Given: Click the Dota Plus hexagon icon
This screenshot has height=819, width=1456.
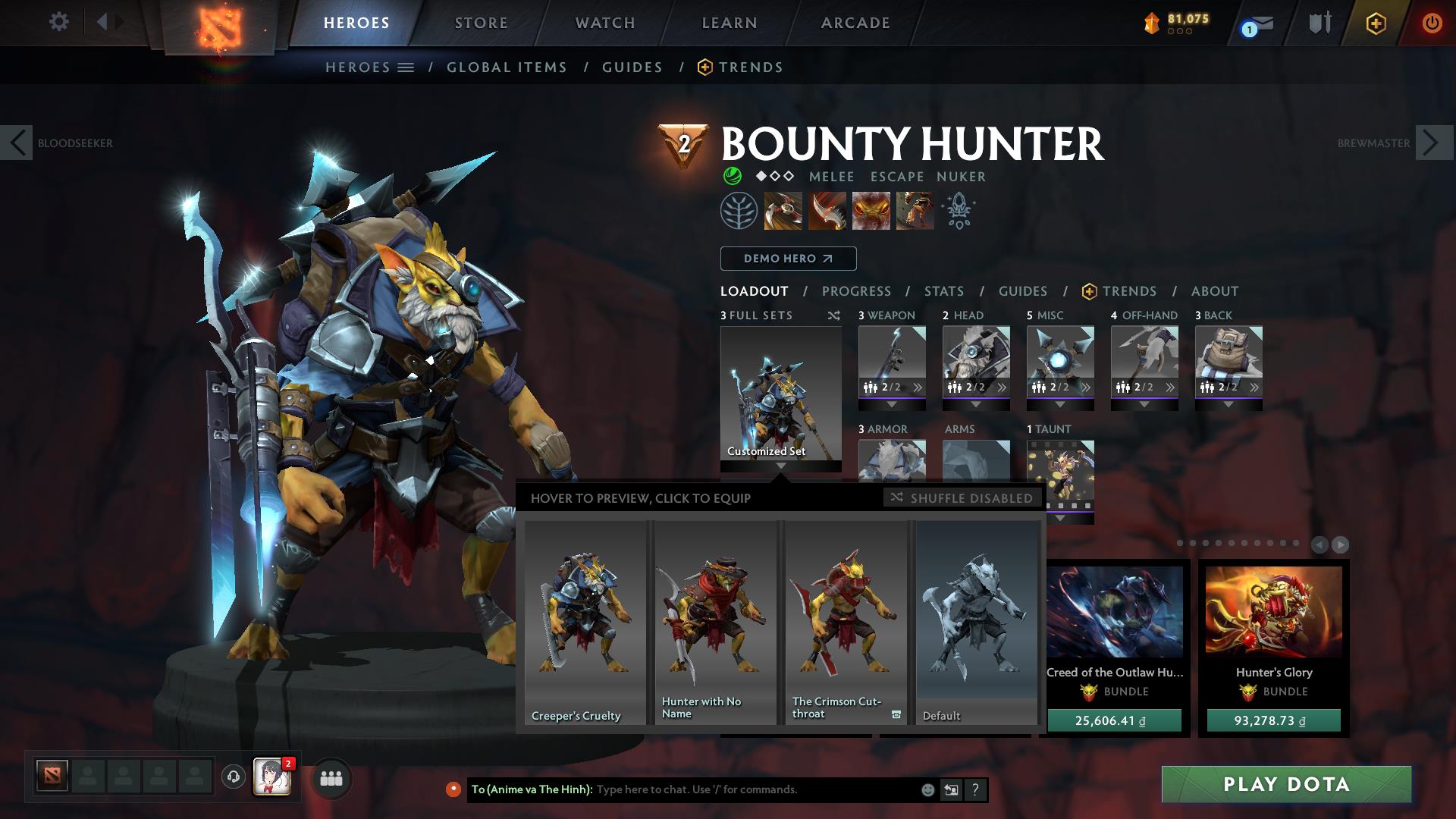Looking at the screenshot, I should [1376, 24].
